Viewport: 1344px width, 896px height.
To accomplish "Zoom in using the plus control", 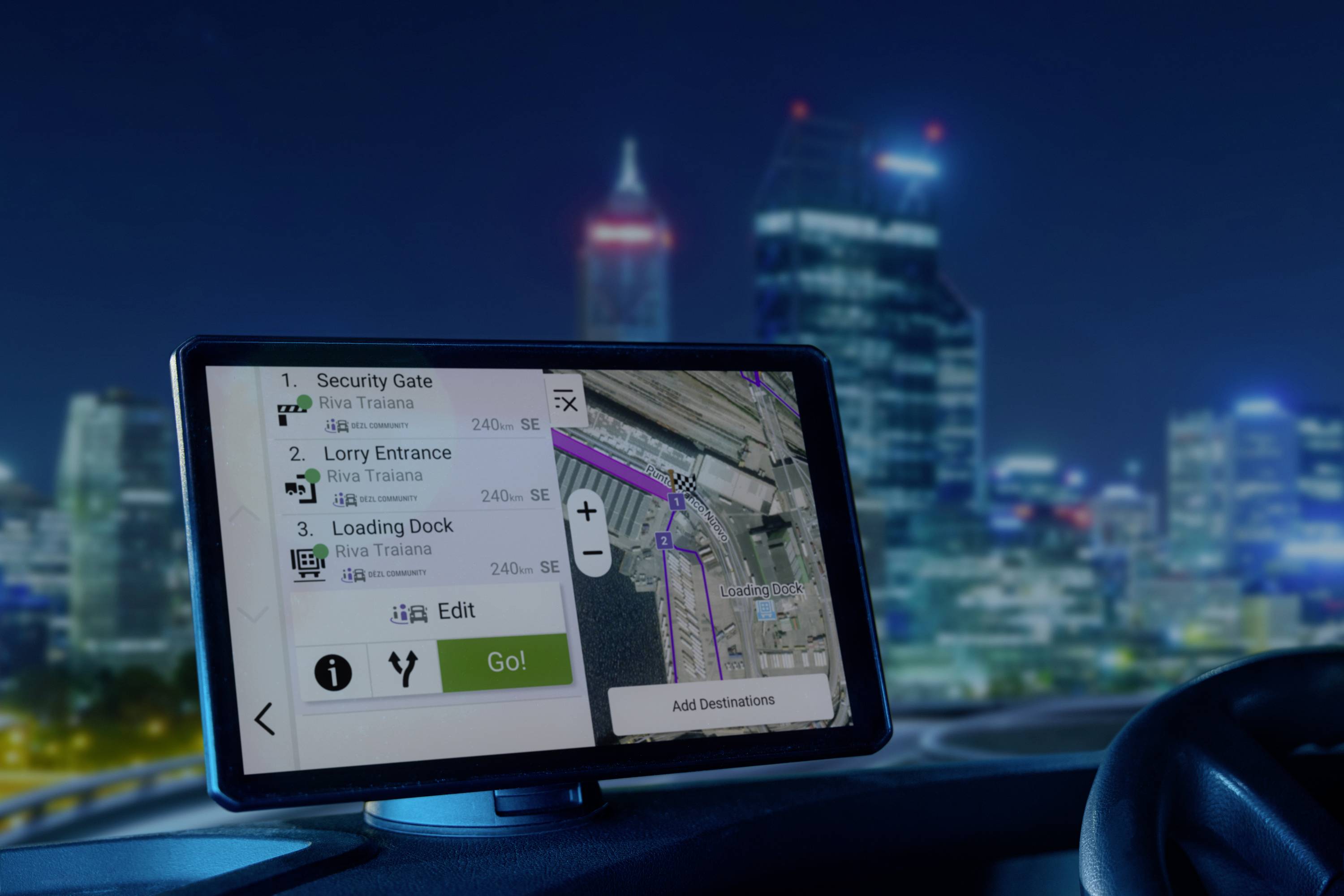I will pos(587,512).
